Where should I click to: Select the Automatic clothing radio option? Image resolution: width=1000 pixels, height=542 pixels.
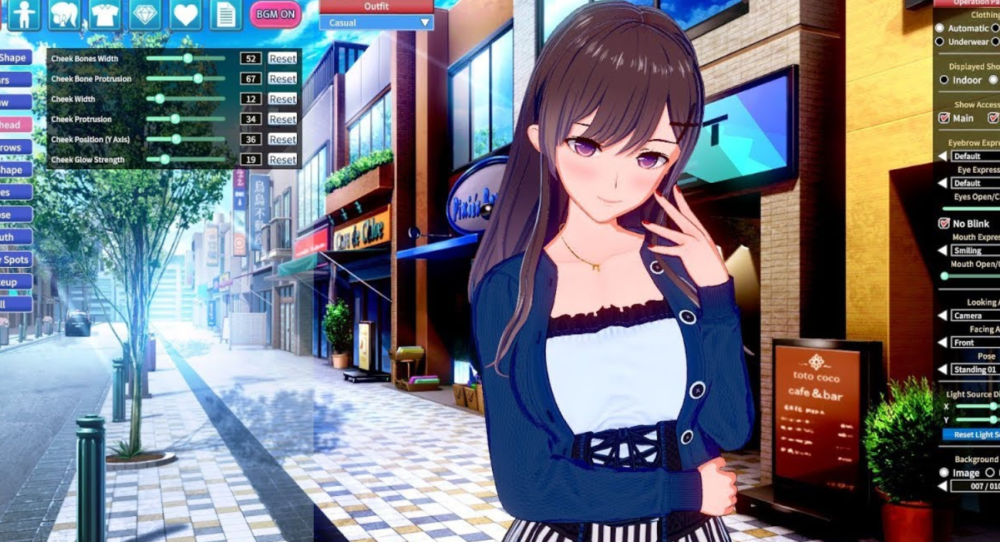pos(942,28)
